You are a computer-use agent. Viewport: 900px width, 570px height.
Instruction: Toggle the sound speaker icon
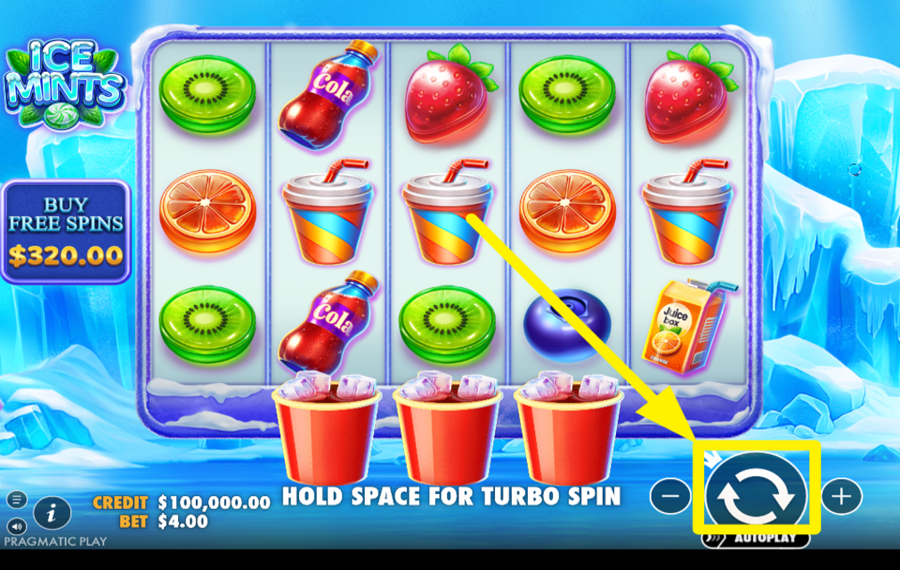[x=17, y=526]
